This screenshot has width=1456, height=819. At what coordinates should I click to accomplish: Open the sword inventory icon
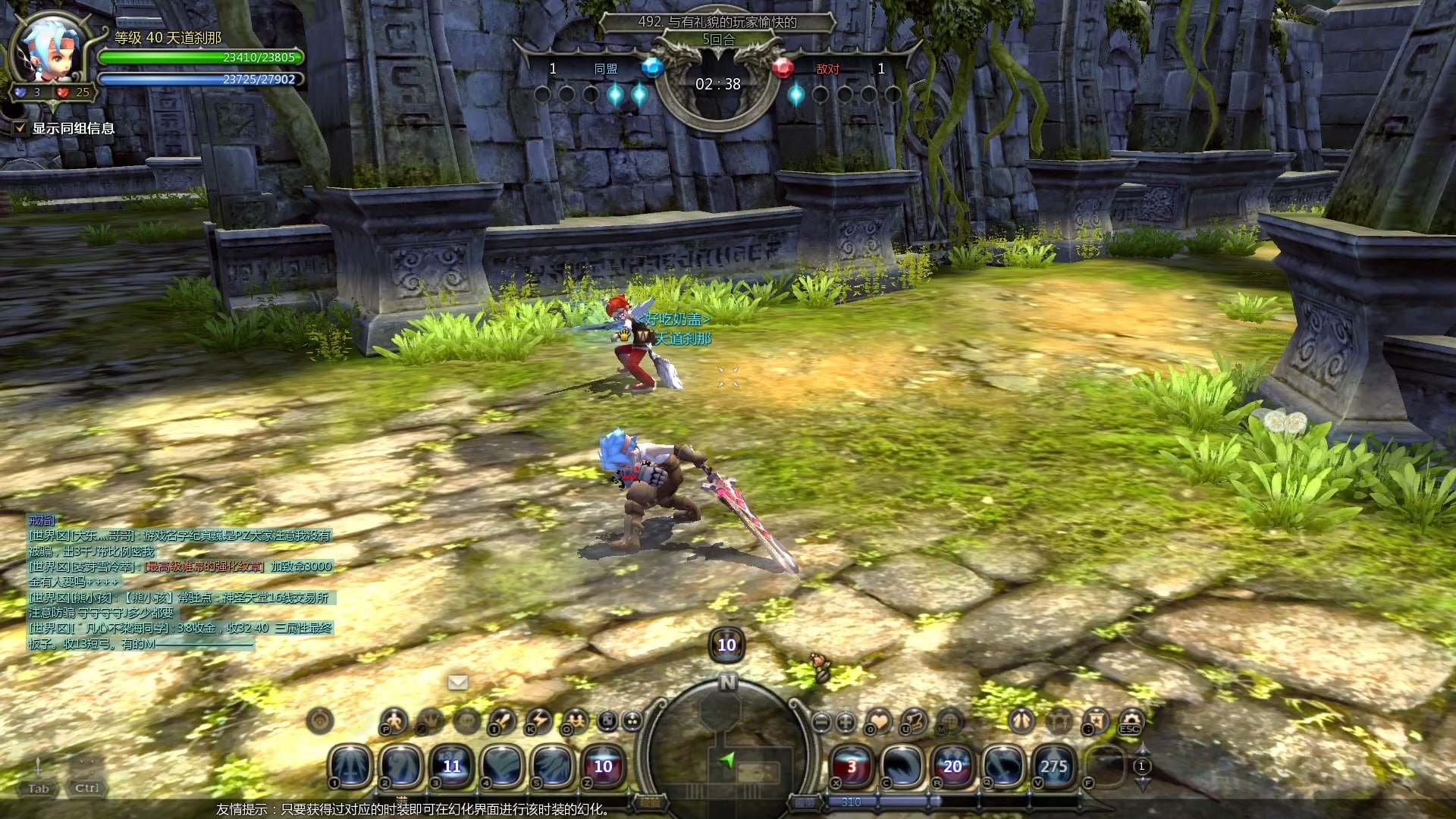click(502, 720)
